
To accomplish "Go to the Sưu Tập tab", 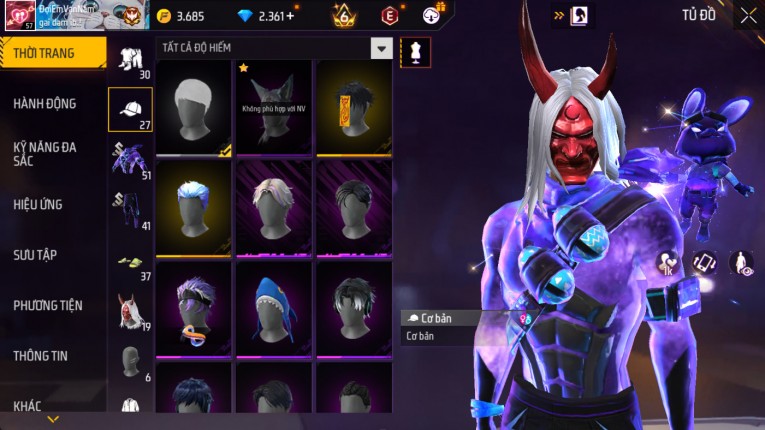I will coord(35,255).
